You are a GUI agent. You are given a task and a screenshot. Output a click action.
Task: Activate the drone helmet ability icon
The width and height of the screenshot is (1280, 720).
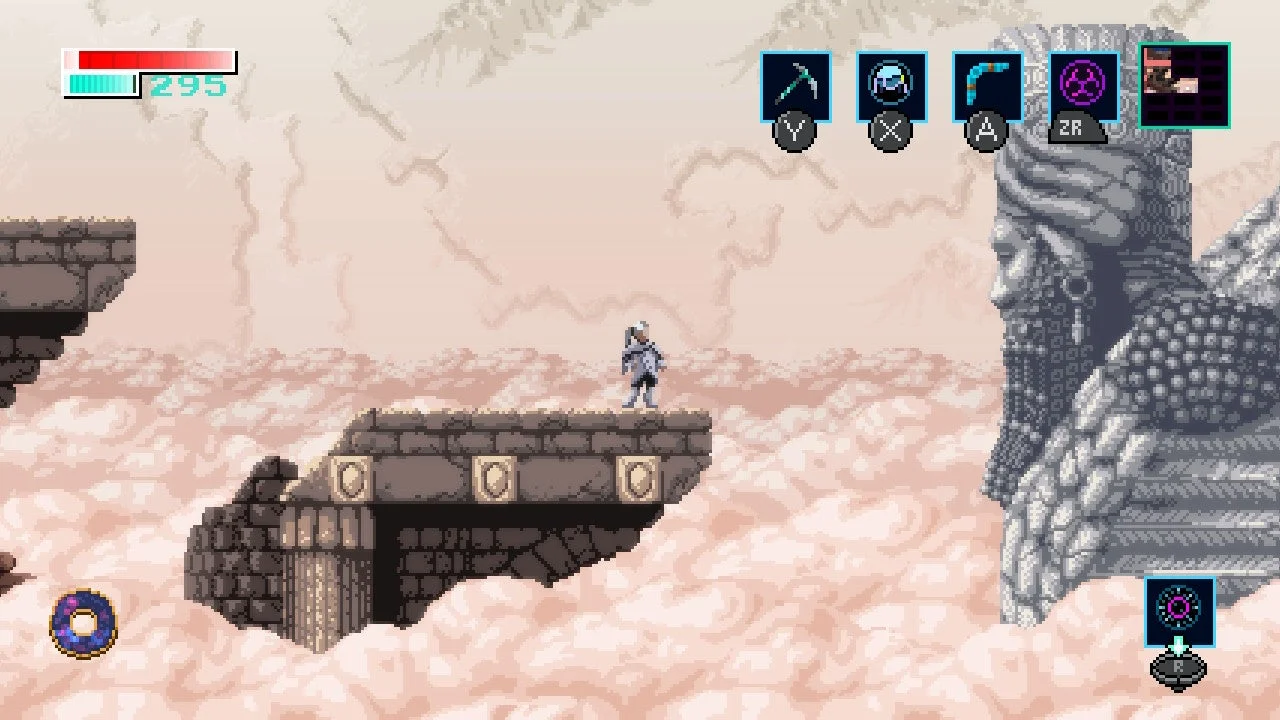tap(891, 87)
